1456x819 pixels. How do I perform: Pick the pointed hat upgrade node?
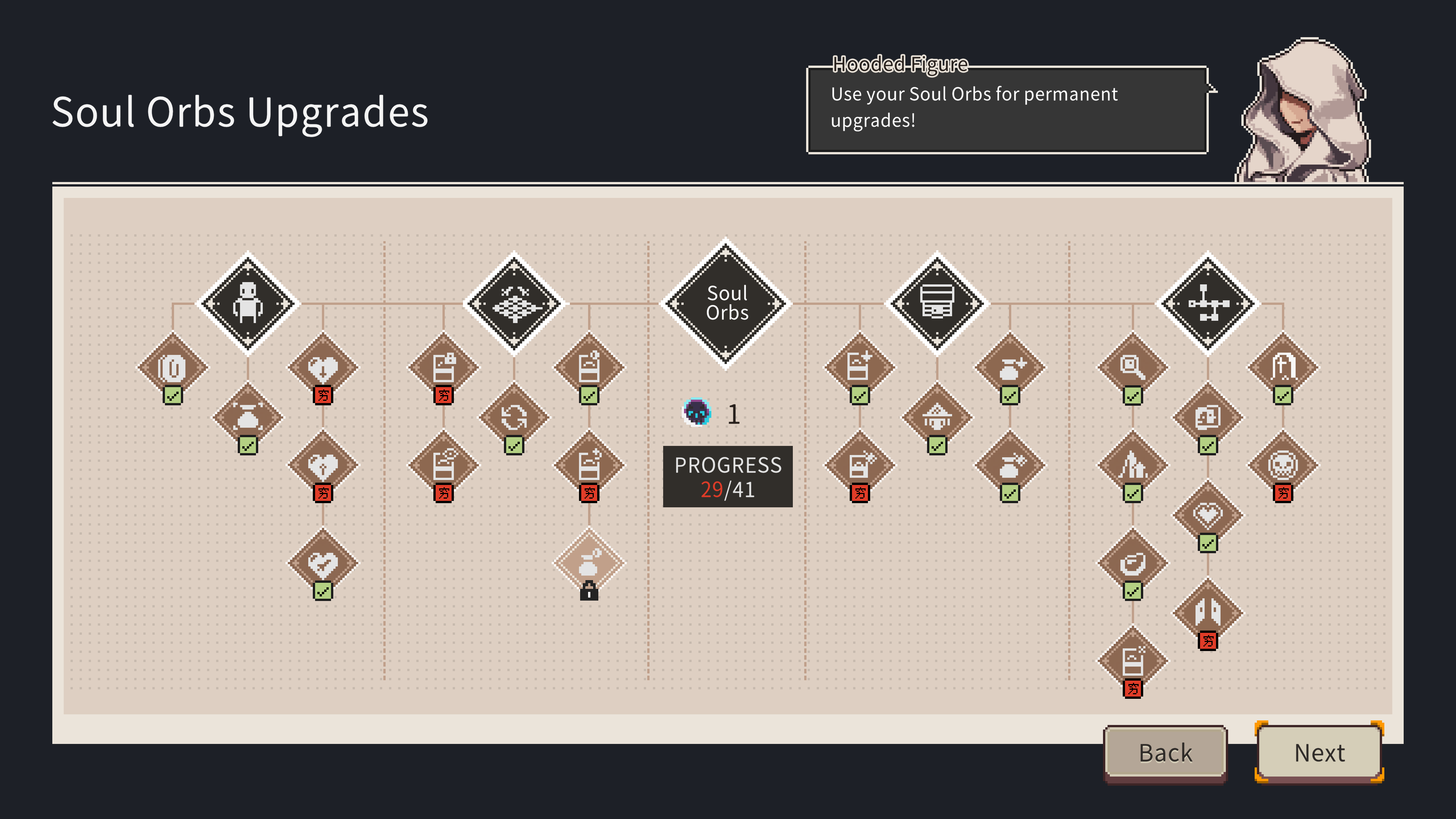pyautogui.click(x=937, y=417)
